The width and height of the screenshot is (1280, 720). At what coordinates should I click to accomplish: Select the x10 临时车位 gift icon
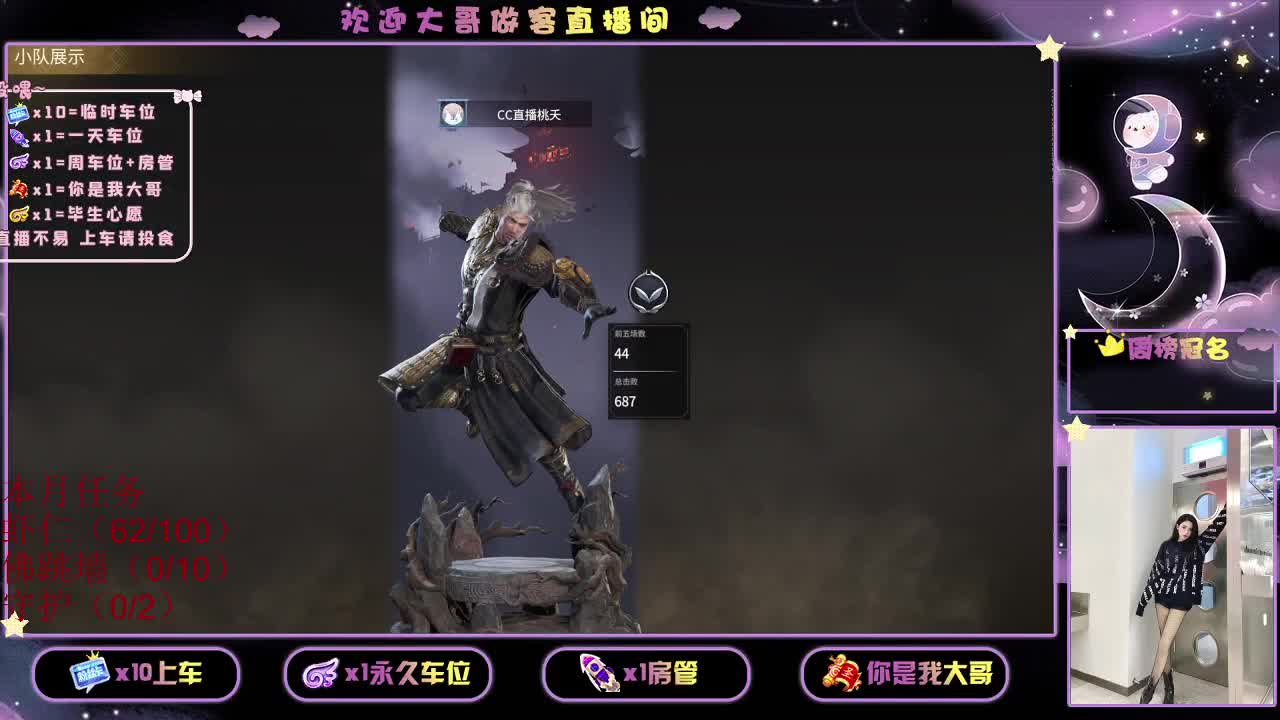[18, 116]
